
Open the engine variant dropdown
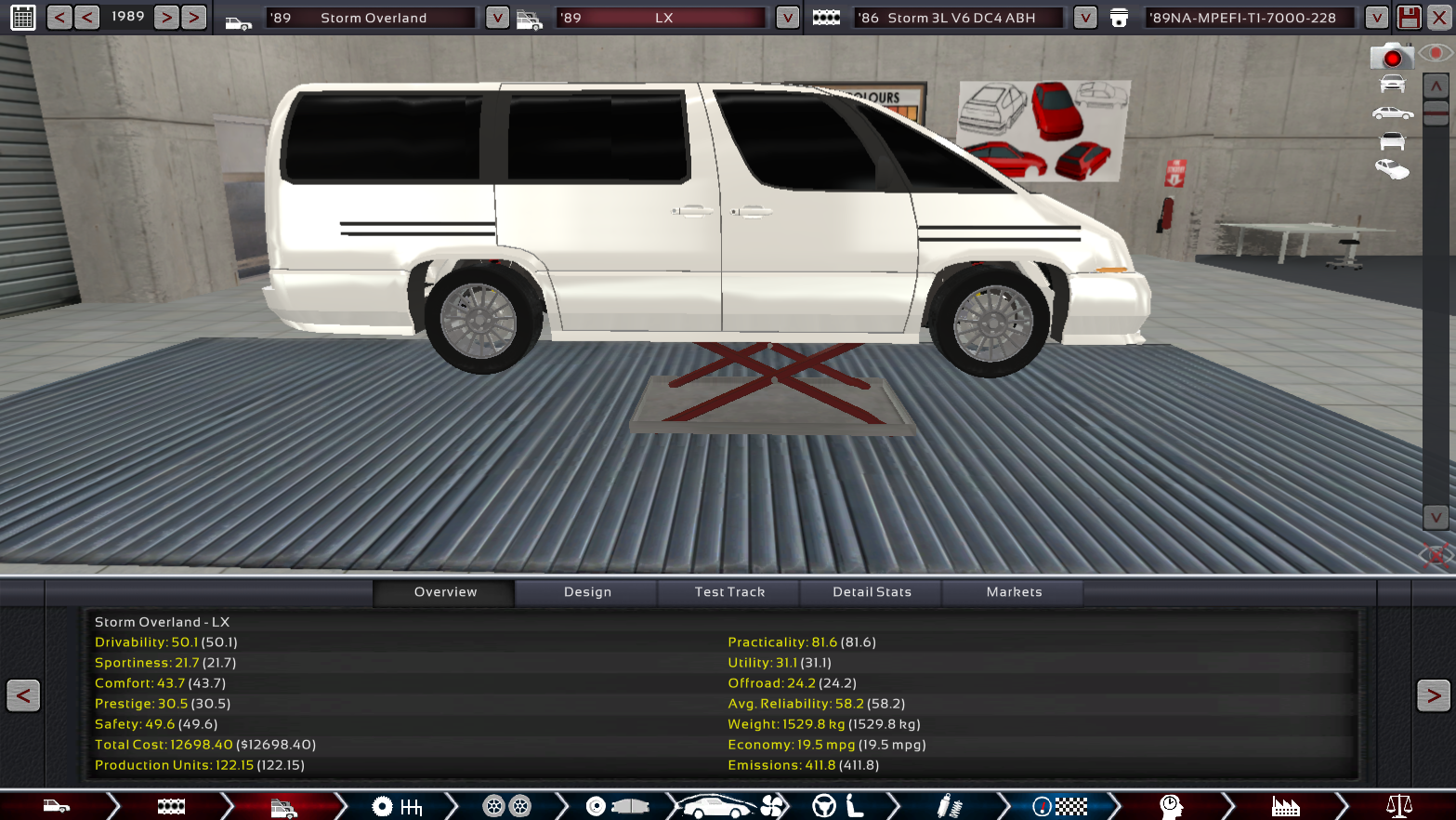coord(1376,18)
